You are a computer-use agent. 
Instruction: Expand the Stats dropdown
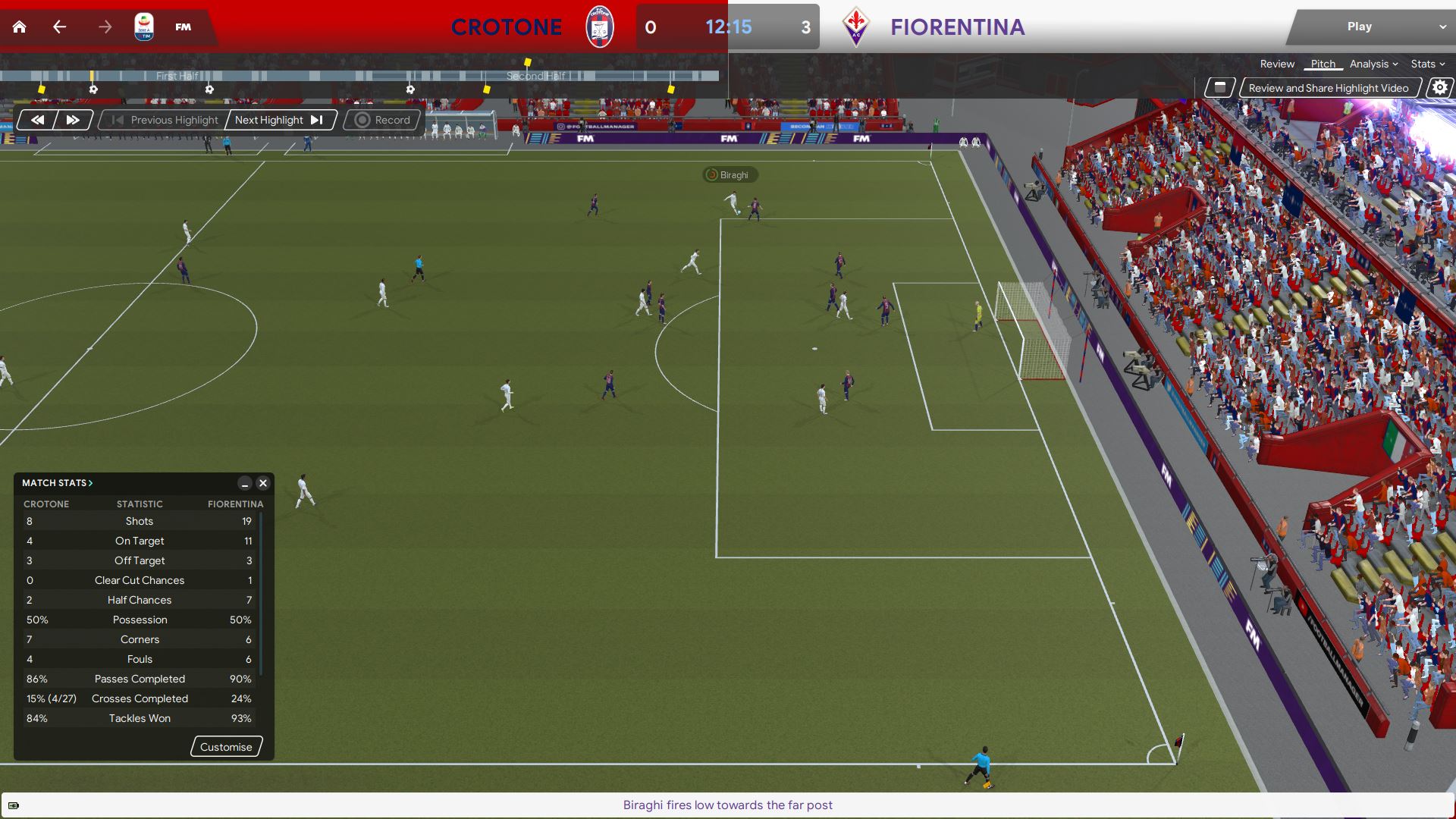[1427, 64]
